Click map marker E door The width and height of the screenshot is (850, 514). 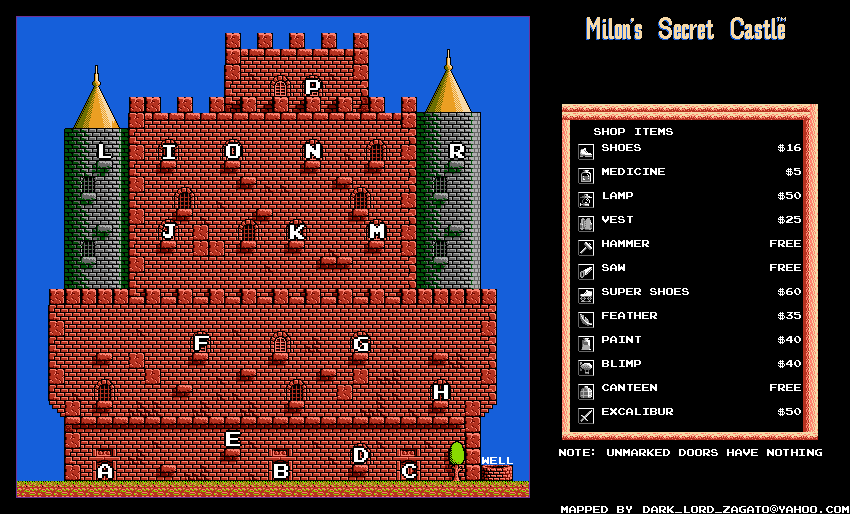click(232, 439)
